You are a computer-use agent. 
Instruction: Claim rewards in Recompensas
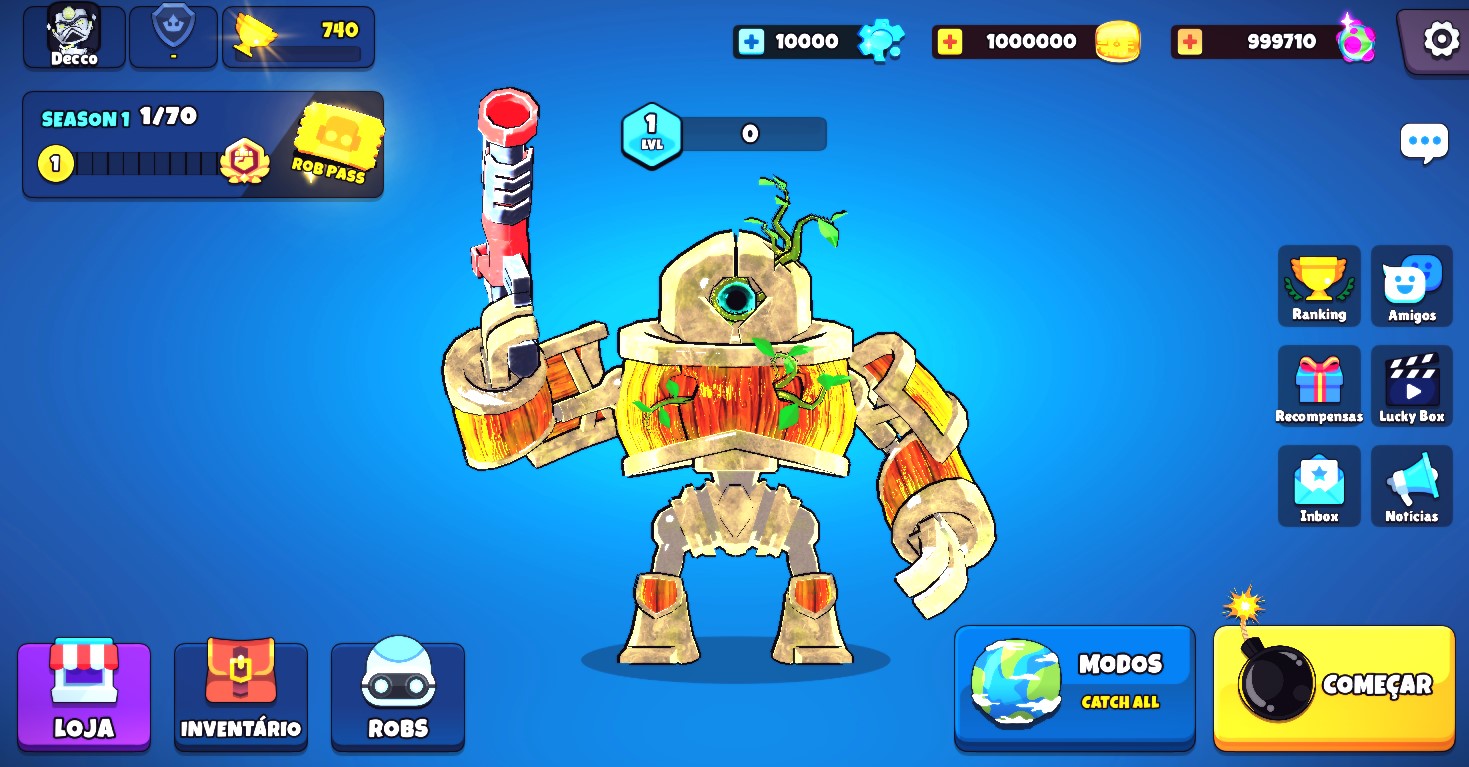(x=1319, y=387)
